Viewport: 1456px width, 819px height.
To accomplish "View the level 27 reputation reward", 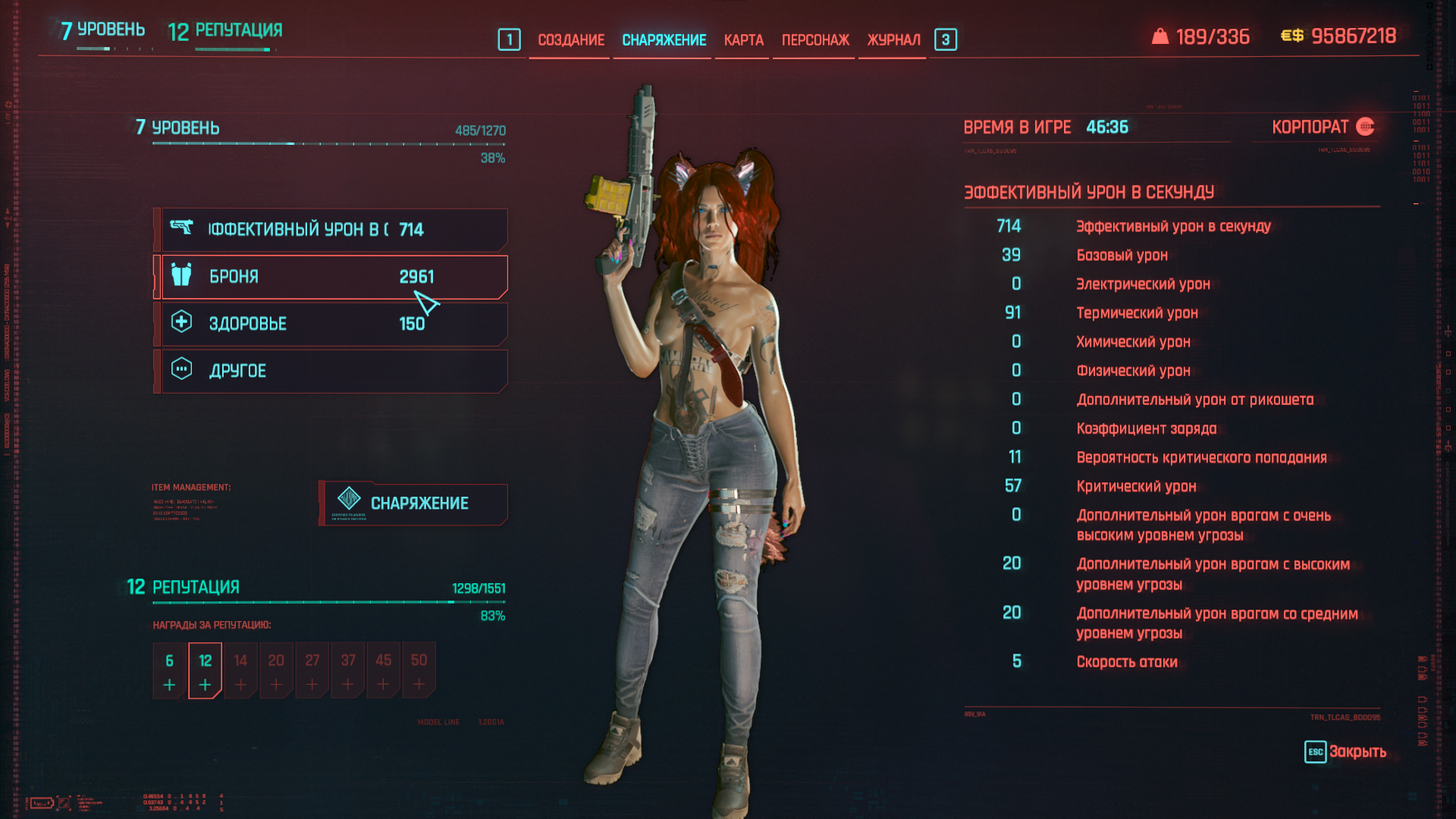I will coord(312,670).
